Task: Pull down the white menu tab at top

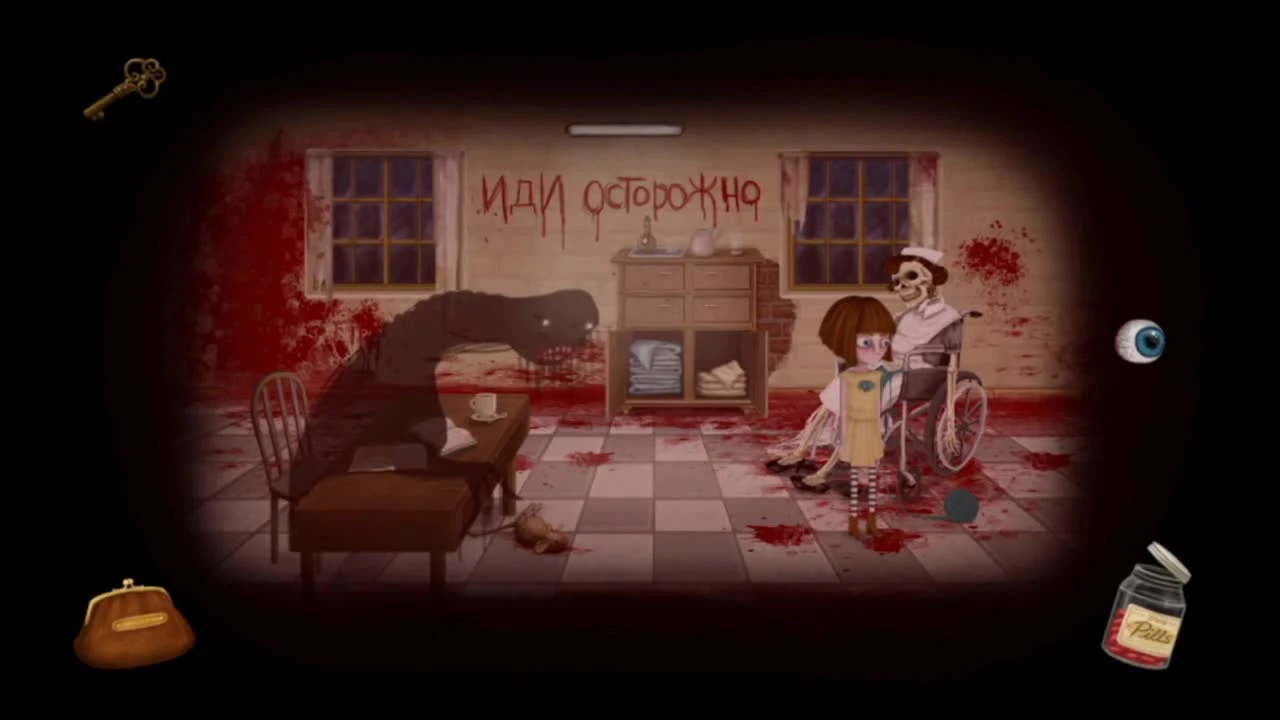Action: click(623, 129)
